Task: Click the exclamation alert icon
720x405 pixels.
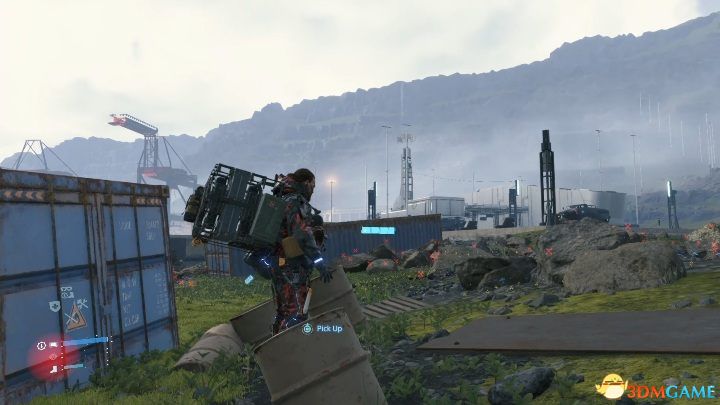Action: click(x=41, y=346)
